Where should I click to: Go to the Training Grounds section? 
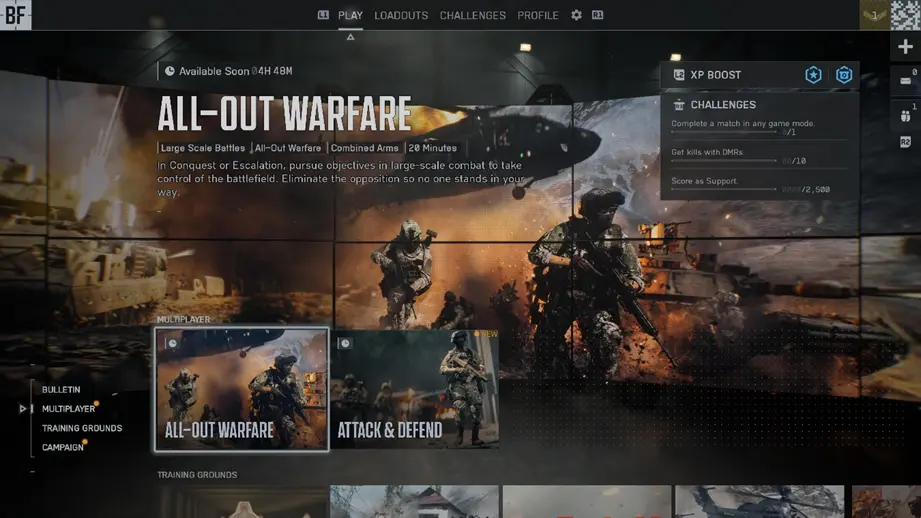point(82,428)
